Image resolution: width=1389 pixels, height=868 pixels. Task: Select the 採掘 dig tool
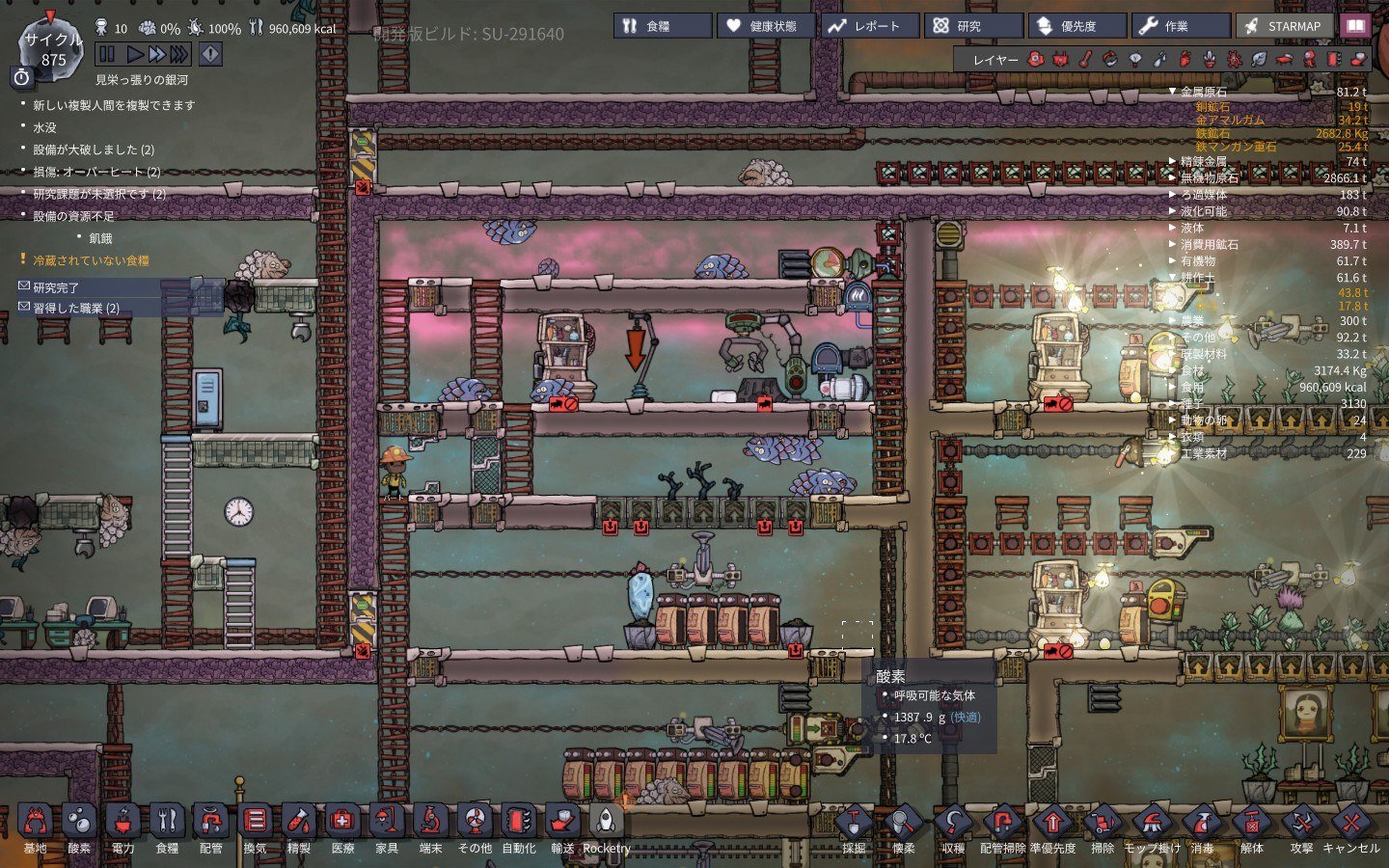click(x=854, y=825)
